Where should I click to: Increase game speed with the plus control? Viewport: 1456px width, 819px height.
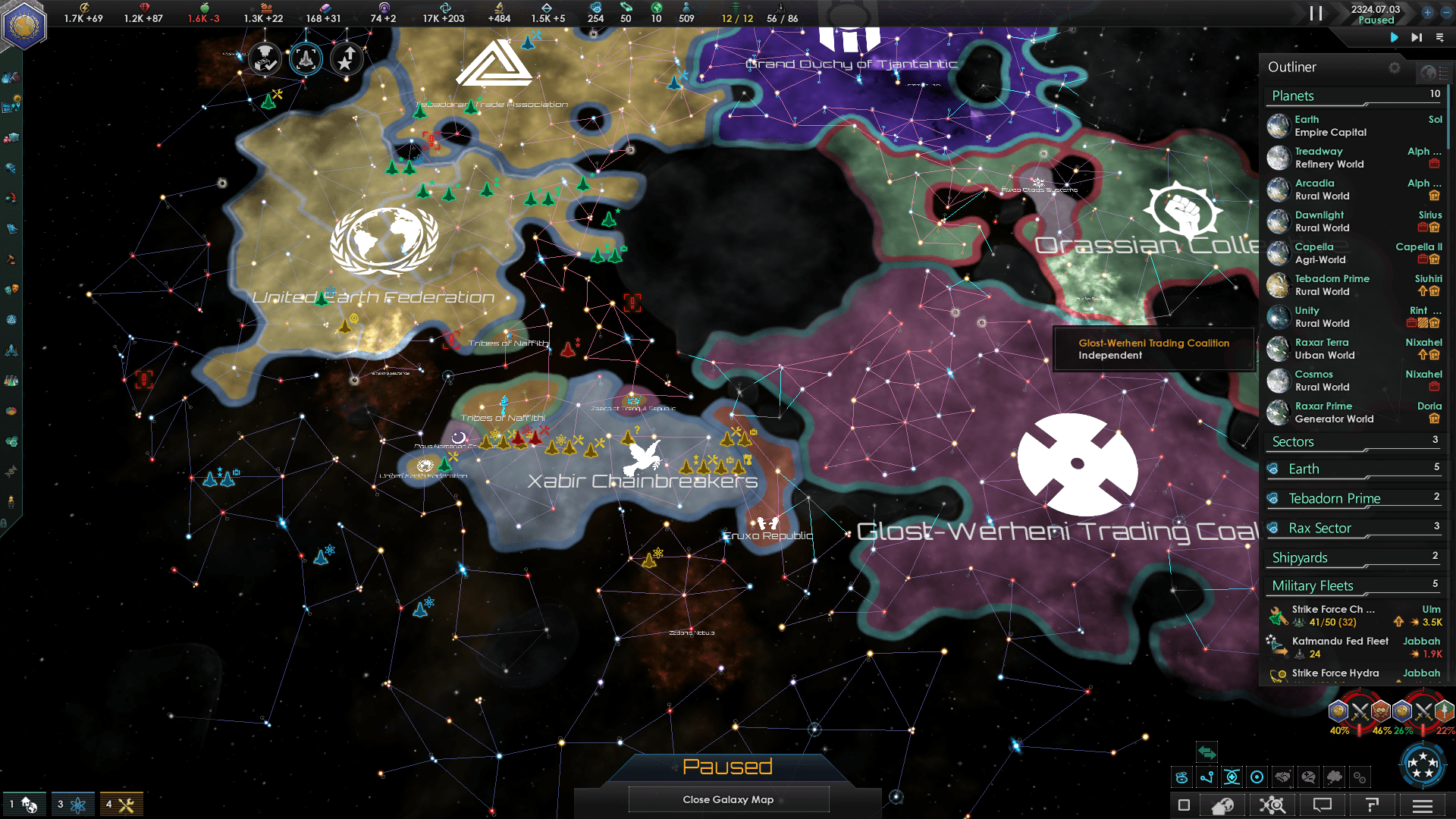(x=1429, y=13)
